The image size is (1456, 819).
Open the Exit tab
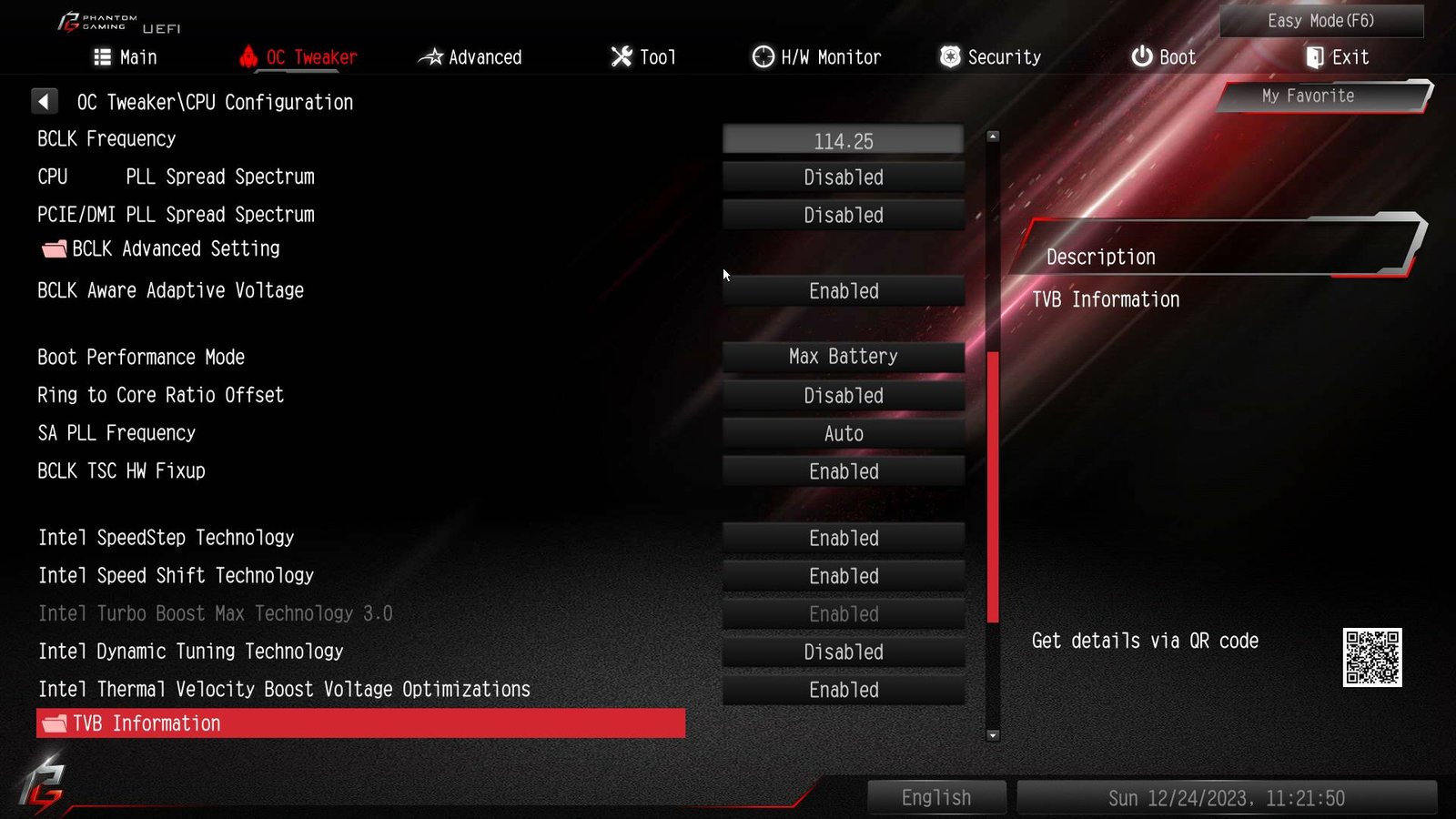[x=1337, y=57]
